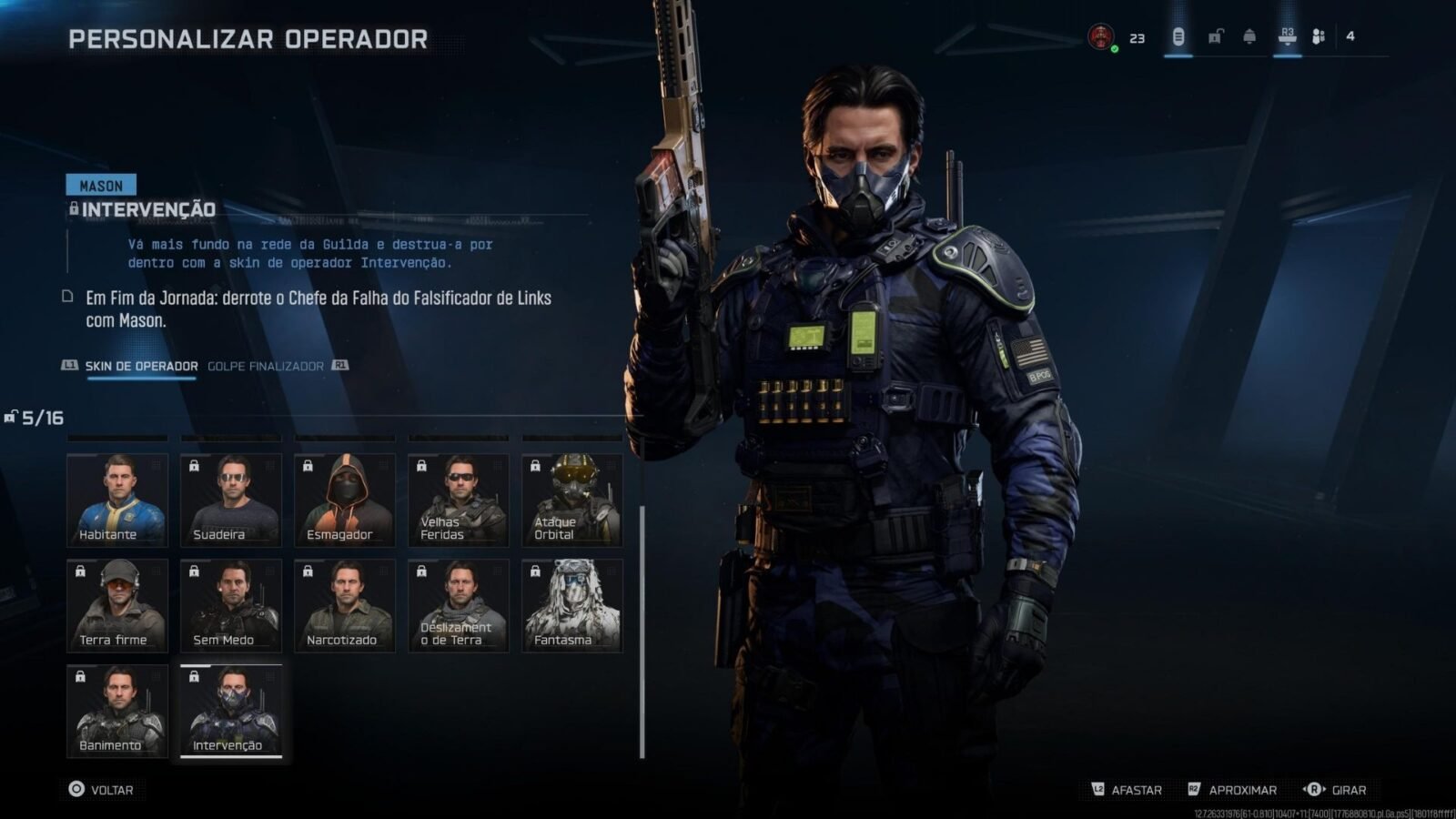Screen dimensions: 1456x819
Task: Select the Ataque Orbital helmet skin
Action: click(572, 499)
